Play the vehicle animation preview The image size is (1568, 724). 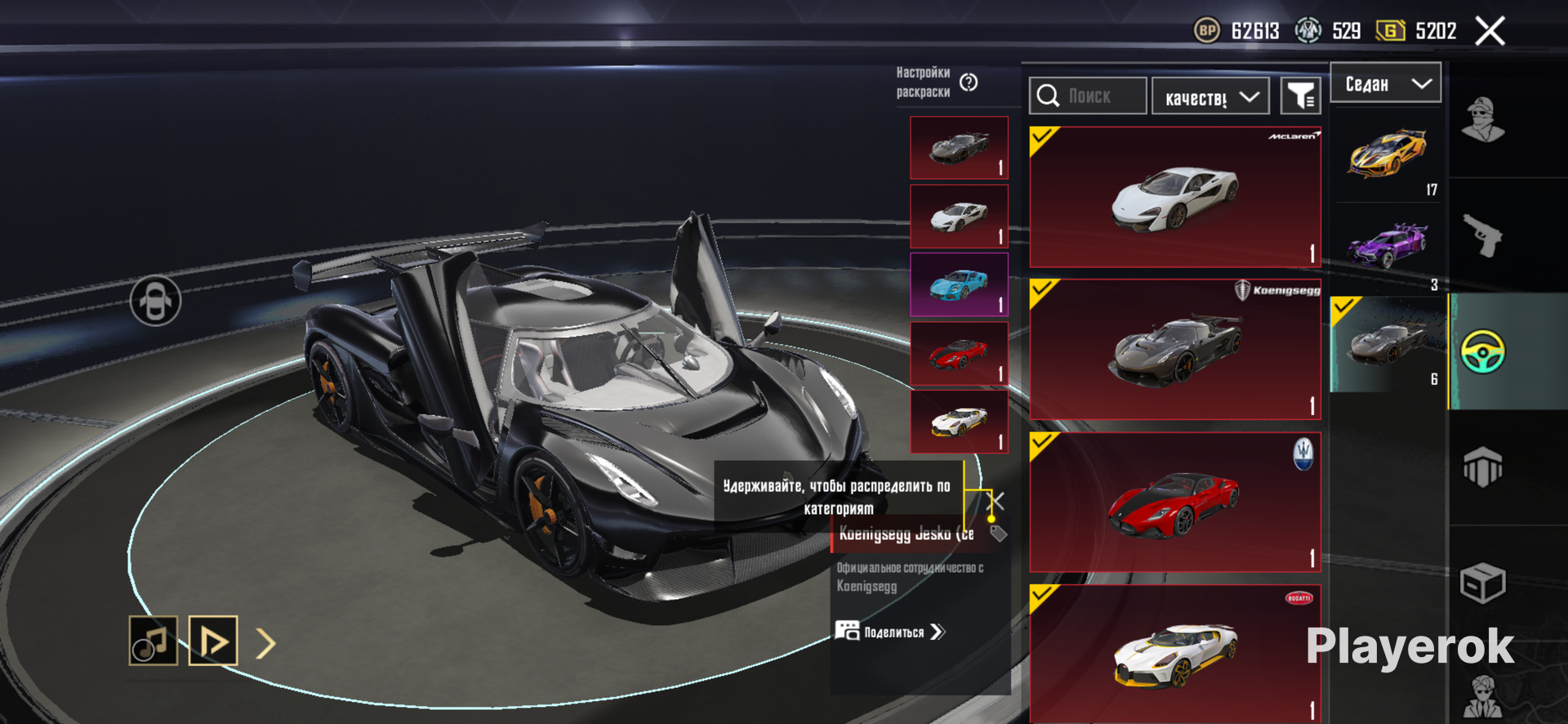(x=213, y=641)
